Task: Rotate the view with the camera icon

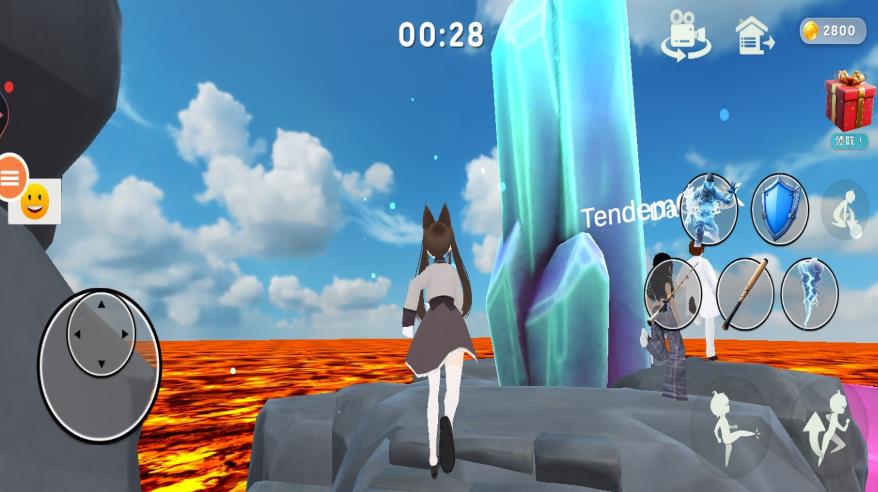Action: click(x=685, y=35)
